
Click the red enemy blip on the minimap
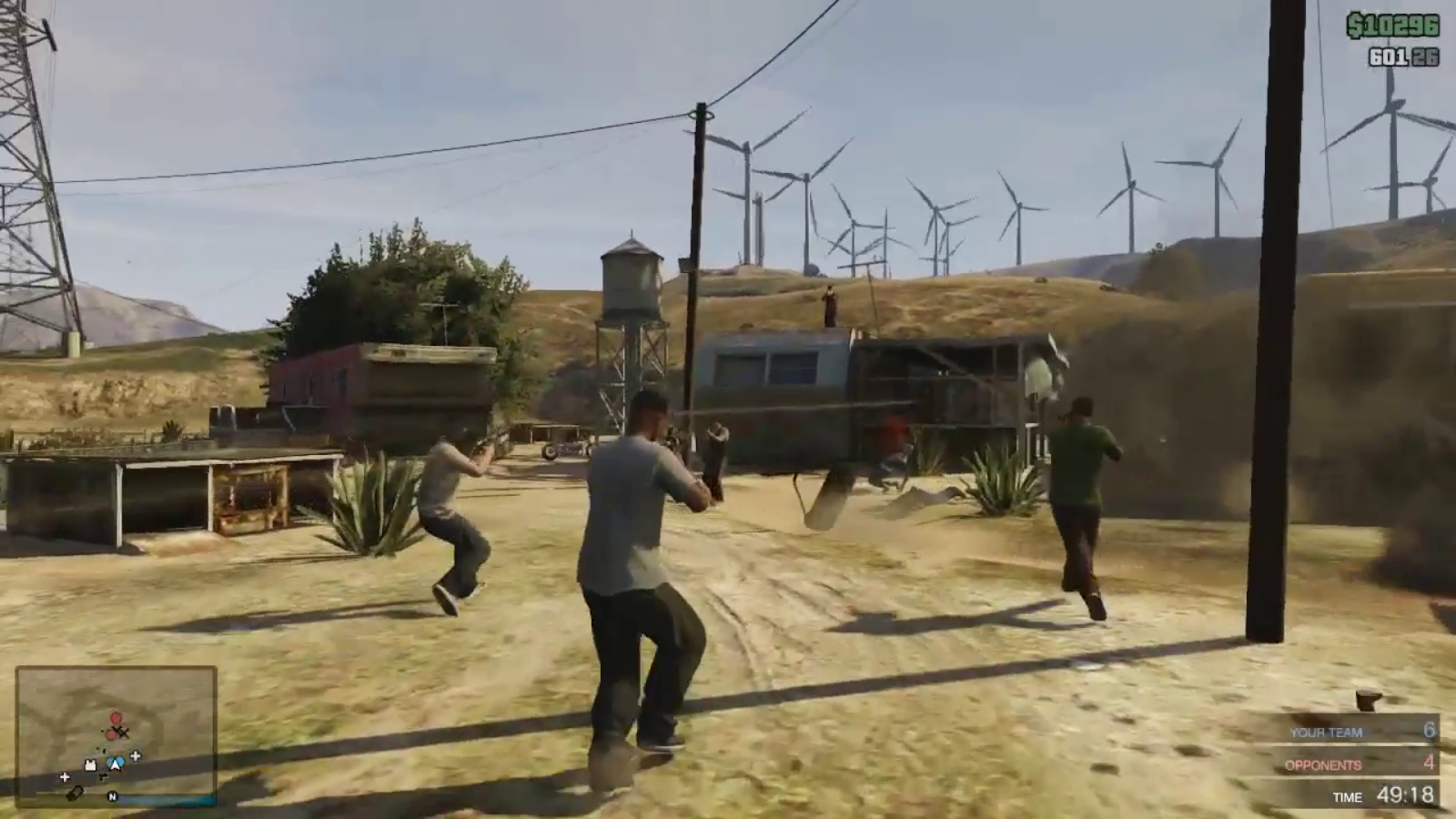116,717
